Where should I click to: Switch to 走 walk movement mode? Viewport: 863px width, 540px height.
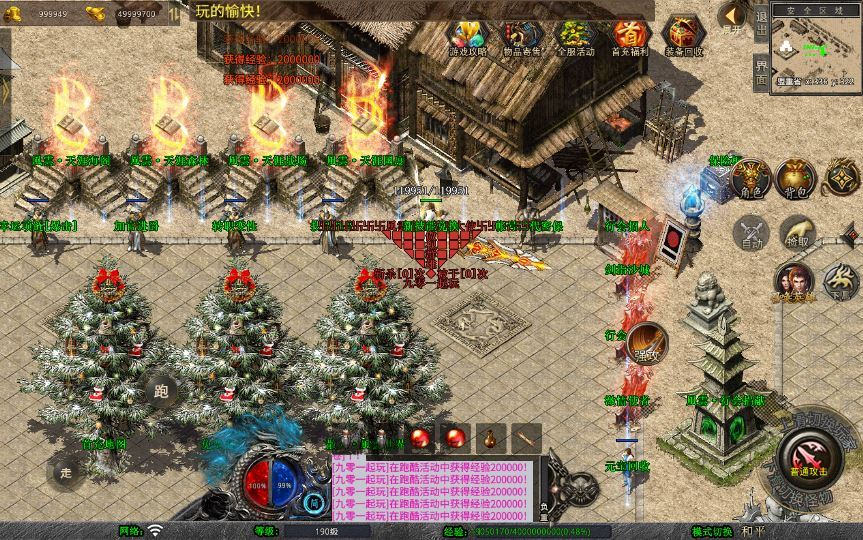tap(67, 472)
